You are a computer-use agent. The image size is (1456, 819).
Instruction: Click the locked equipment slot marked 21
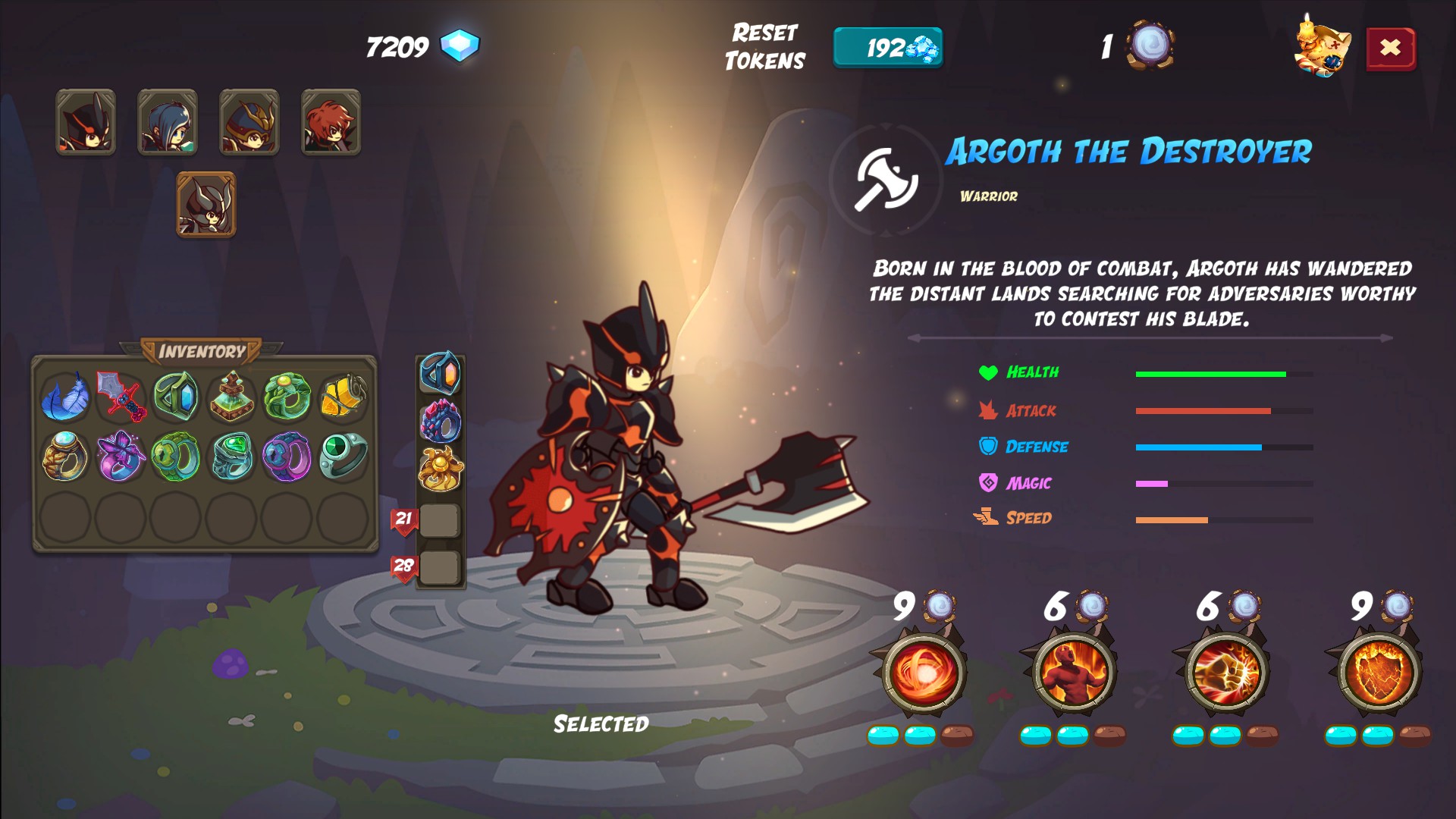point(439,521)
